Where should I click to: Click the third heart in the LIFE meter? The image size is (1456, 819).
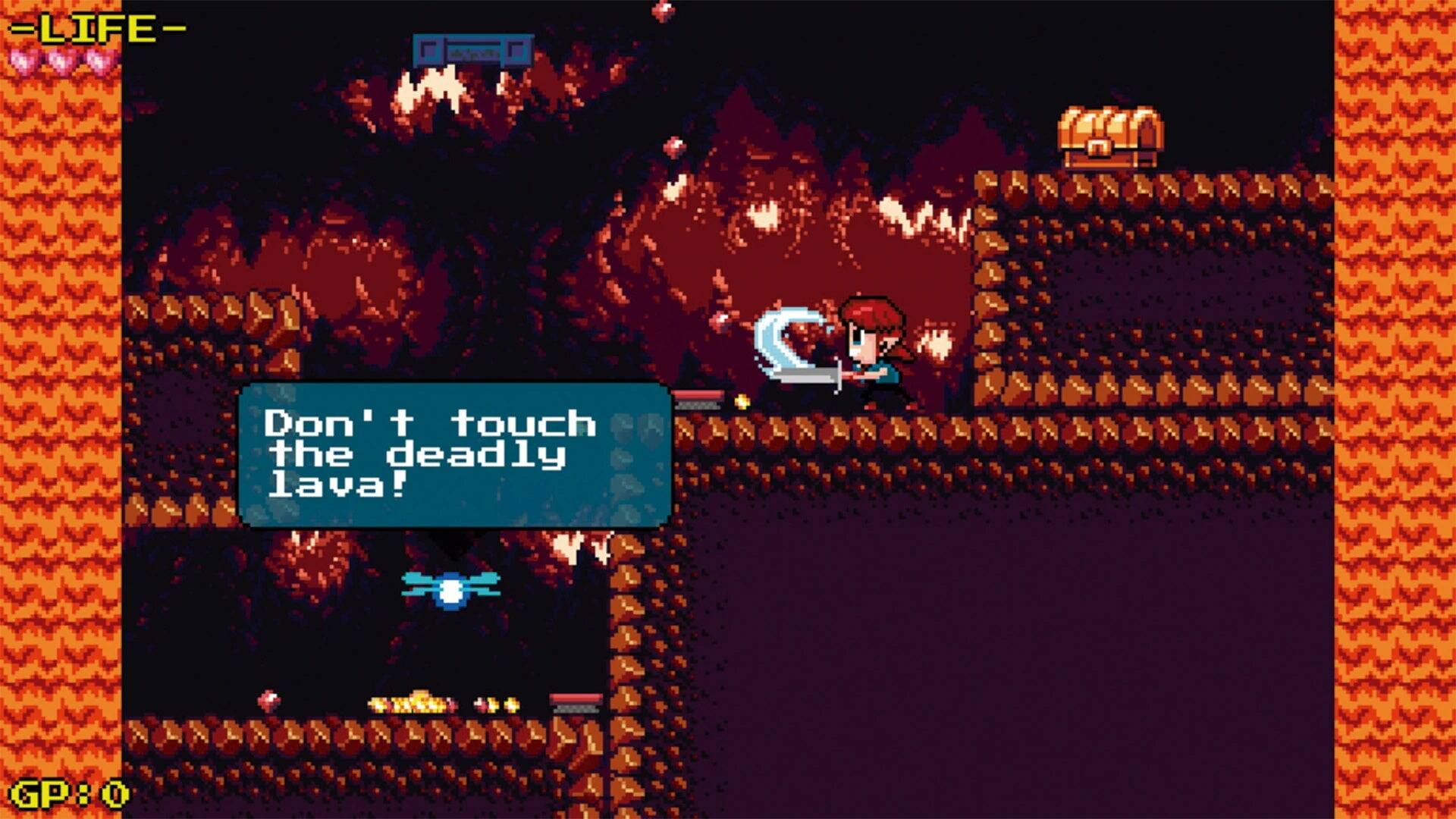coord(99,58)
